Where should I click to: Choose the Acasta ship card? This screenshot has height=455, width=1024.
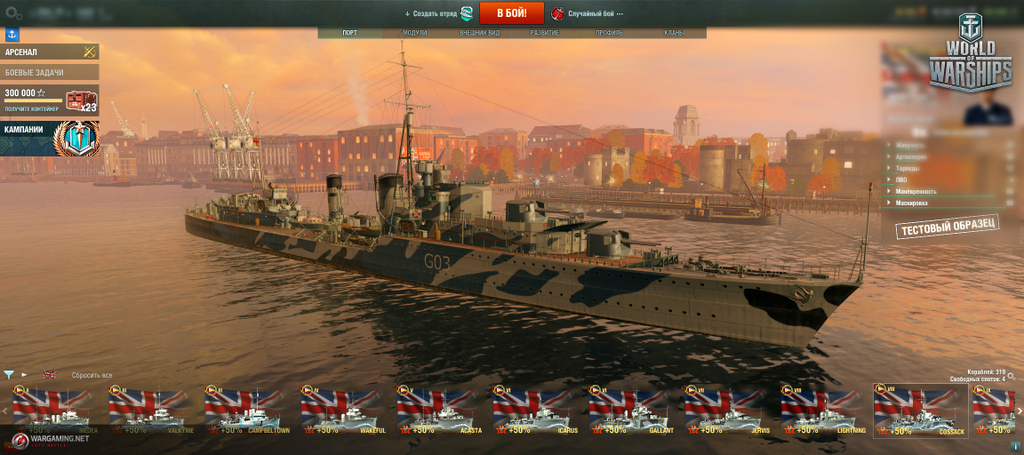434,411
